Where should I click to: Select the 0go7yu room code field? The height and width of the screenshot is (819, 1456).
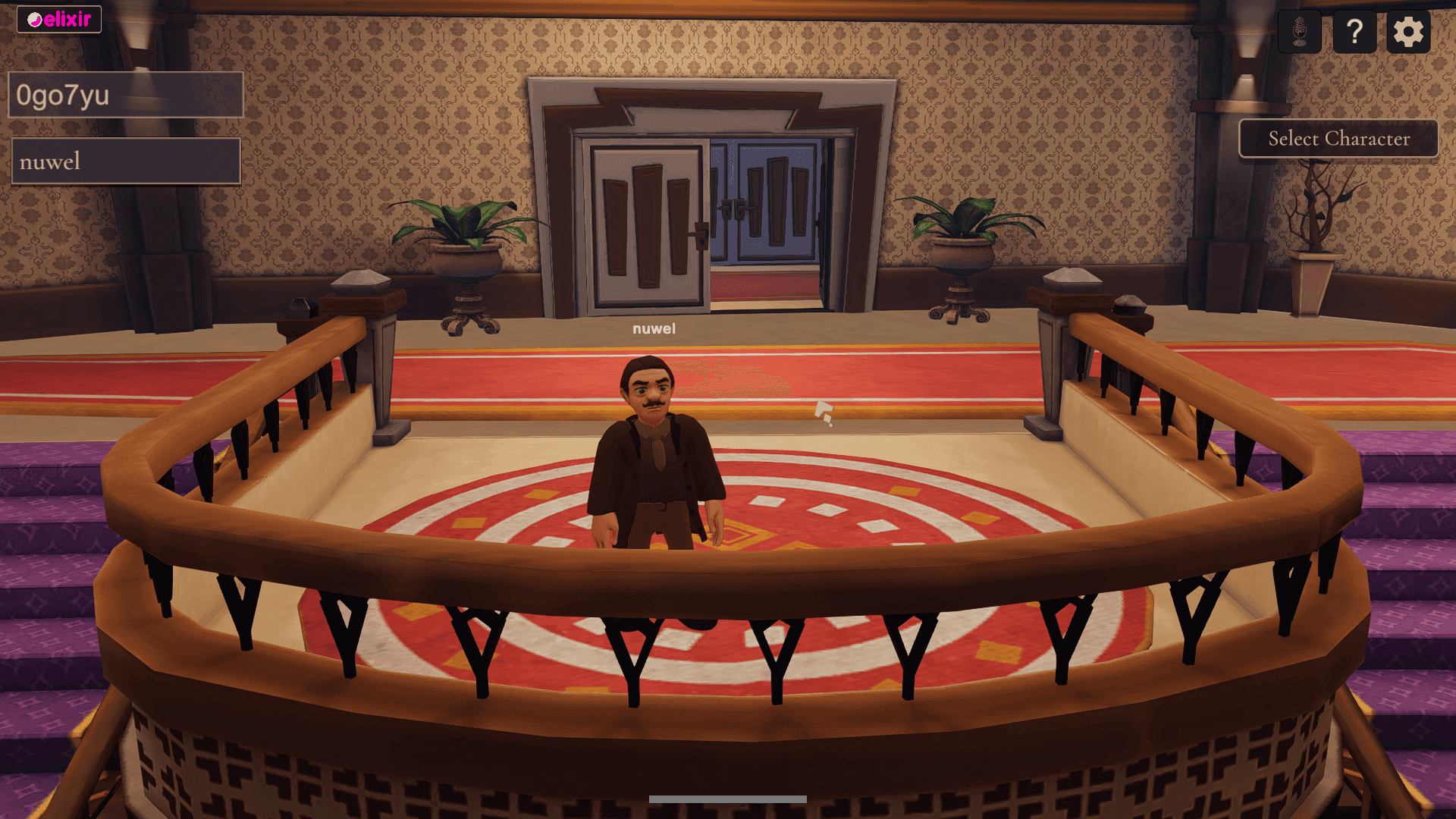tap(126, 95)
